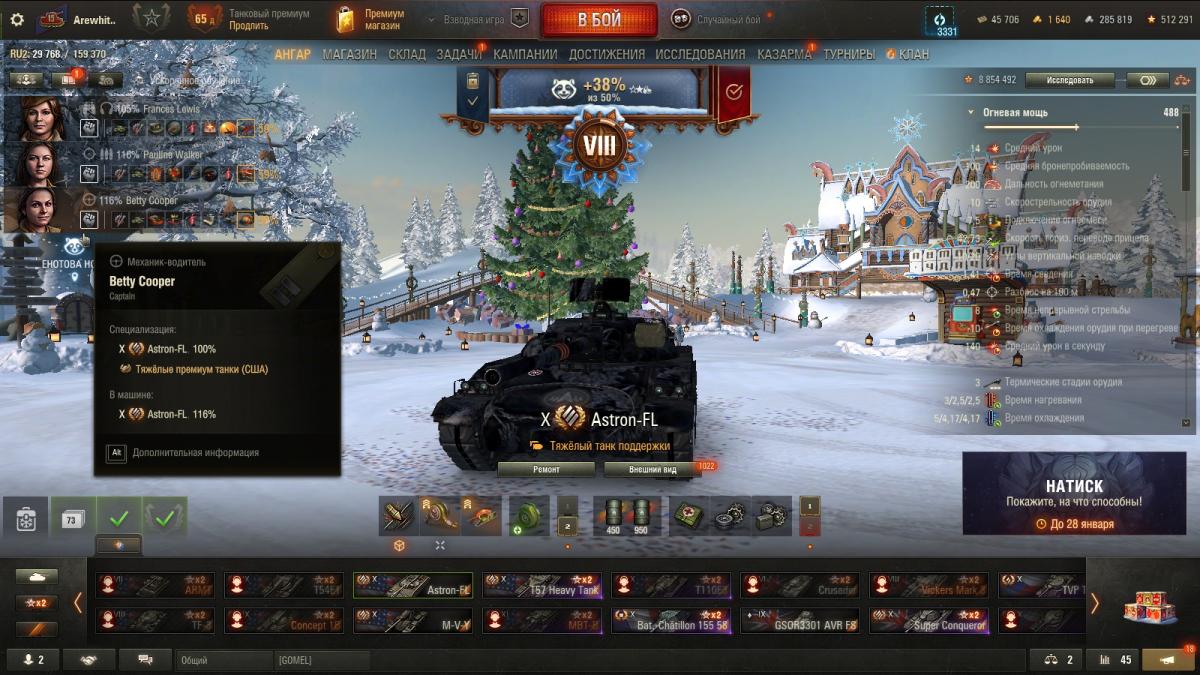Screen dimensions: 1200x675
Task: Collapse the Огневая мощь firepower section
Action: coord(971,113)
